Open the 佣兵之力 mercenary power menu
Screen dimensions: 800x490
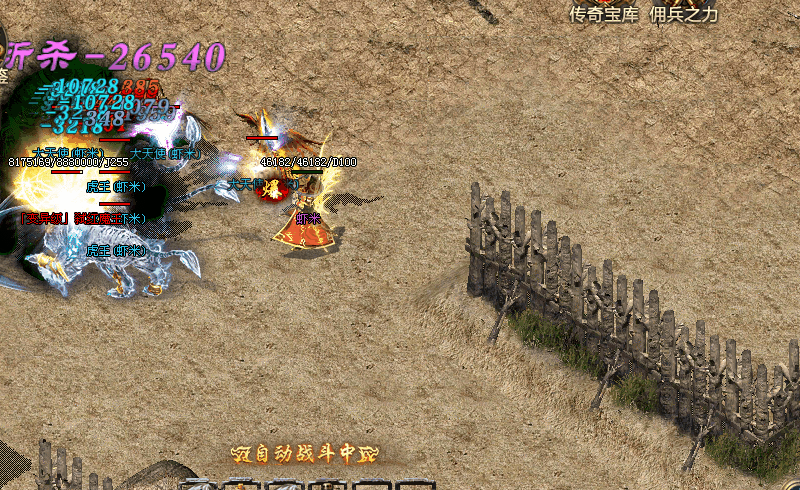click(x=684, y=13)
